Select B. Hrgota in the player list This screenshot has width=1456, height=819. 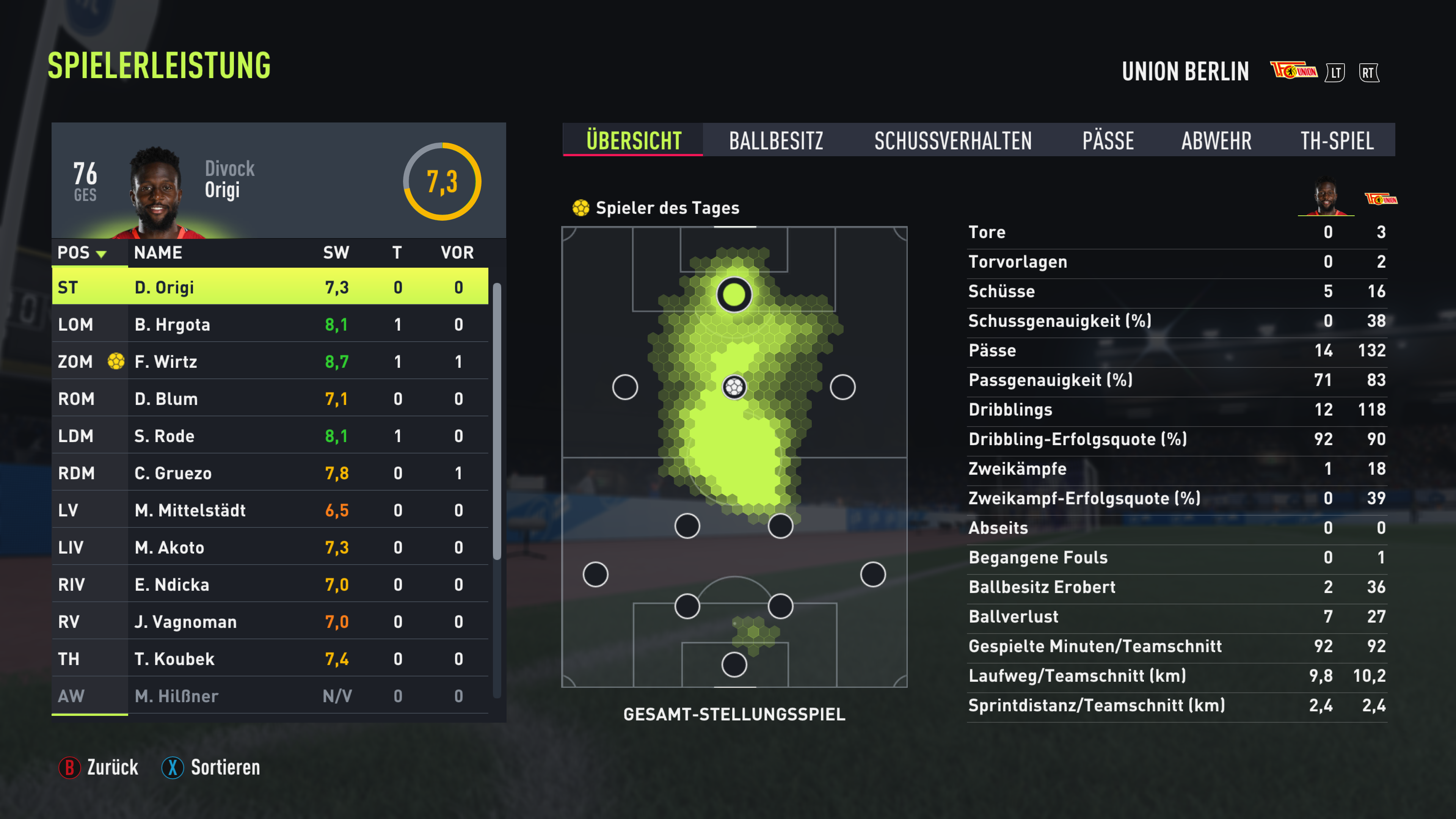point(270,325)
